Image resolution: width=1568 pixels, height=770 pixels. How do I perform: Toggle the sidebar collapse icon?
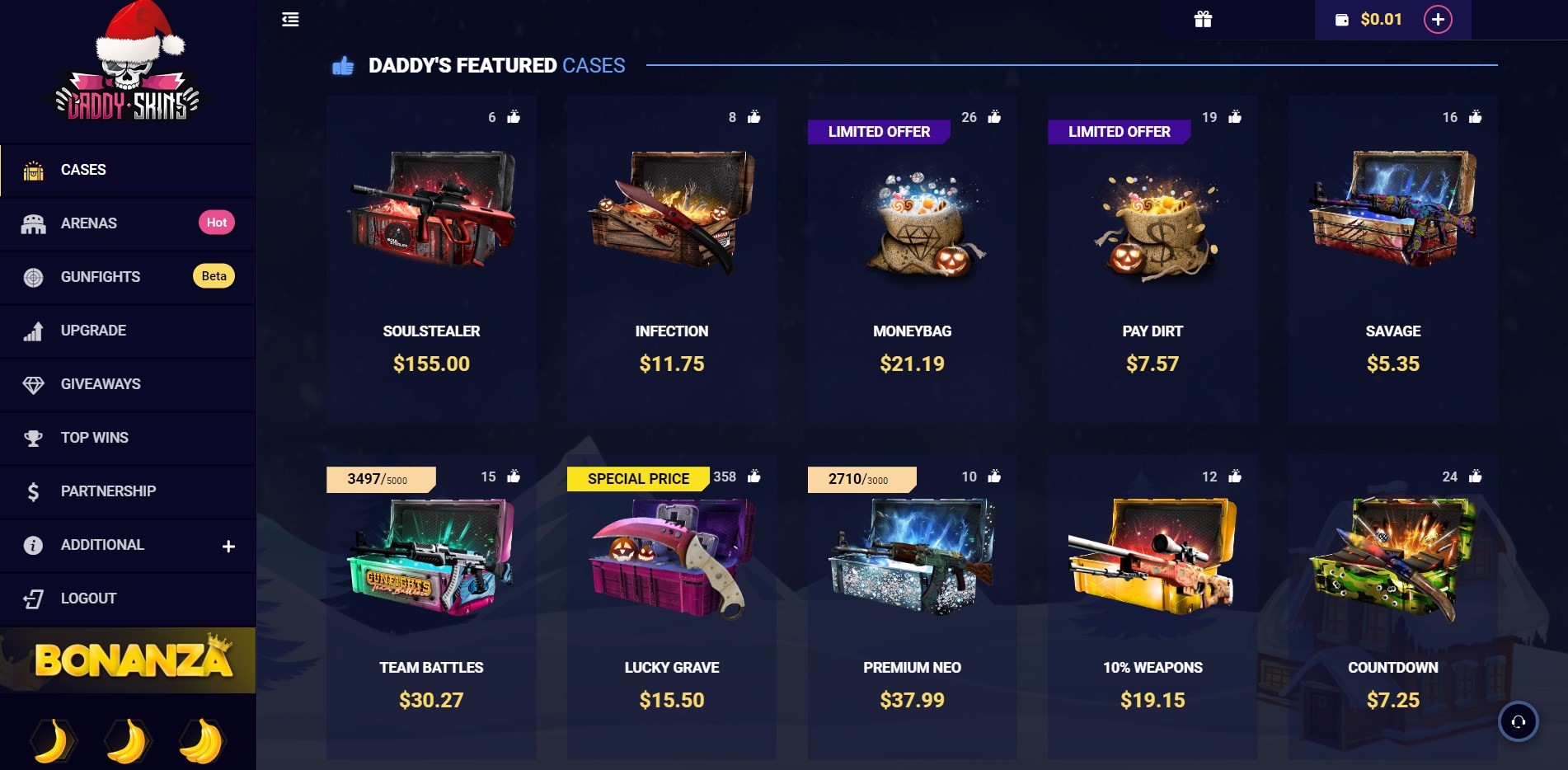coord(290,20)
